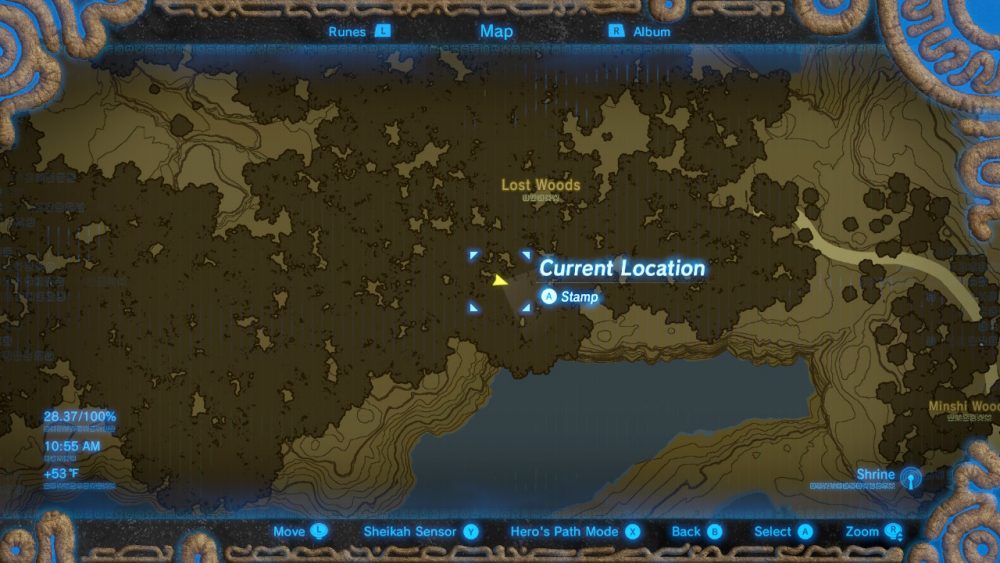The height and width of the screenshot is (563, 1000).
Task: Click the Lost Woods map label
Action: pos(540,185)
